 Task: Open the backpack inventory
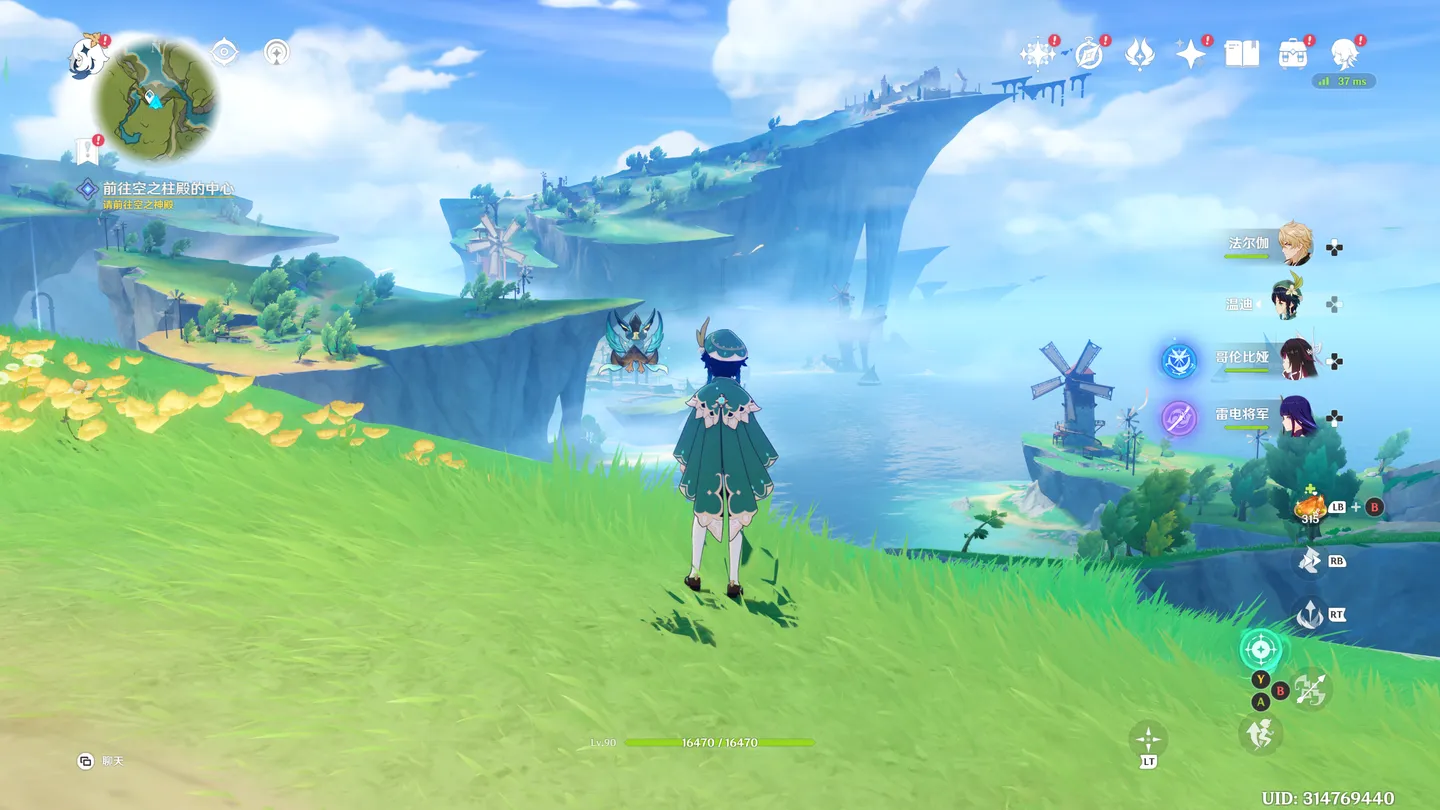[x=1293, y=54]
